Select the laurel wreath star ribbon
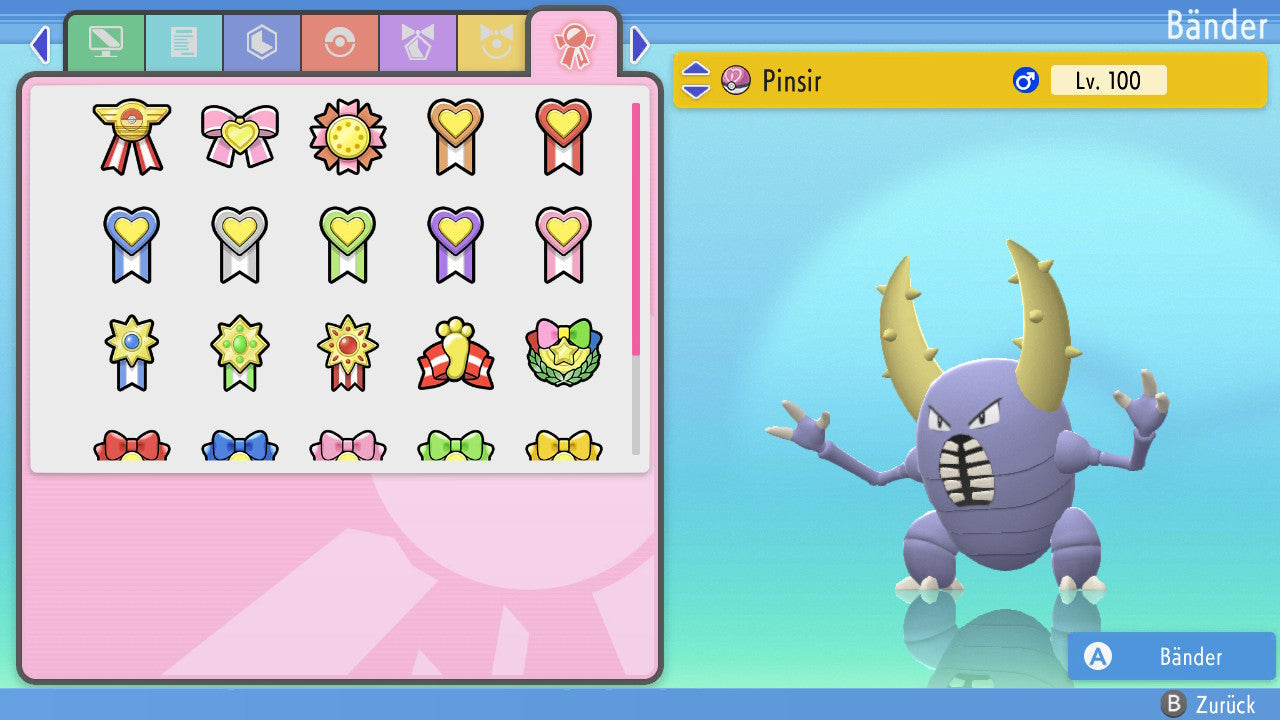 click(563, 354)
